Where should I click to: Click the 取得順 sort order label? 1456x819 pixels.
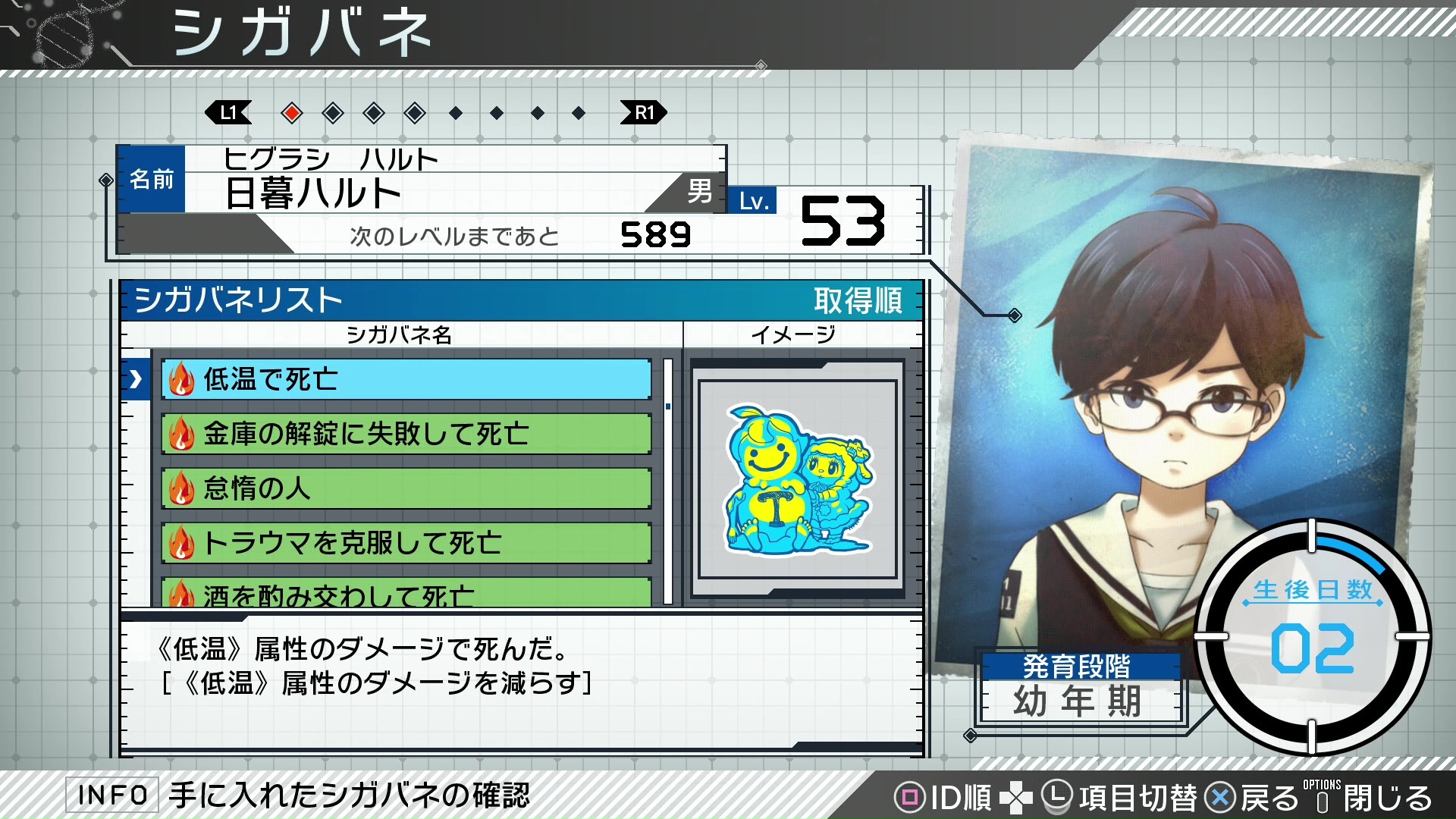(x=858, y=301)
